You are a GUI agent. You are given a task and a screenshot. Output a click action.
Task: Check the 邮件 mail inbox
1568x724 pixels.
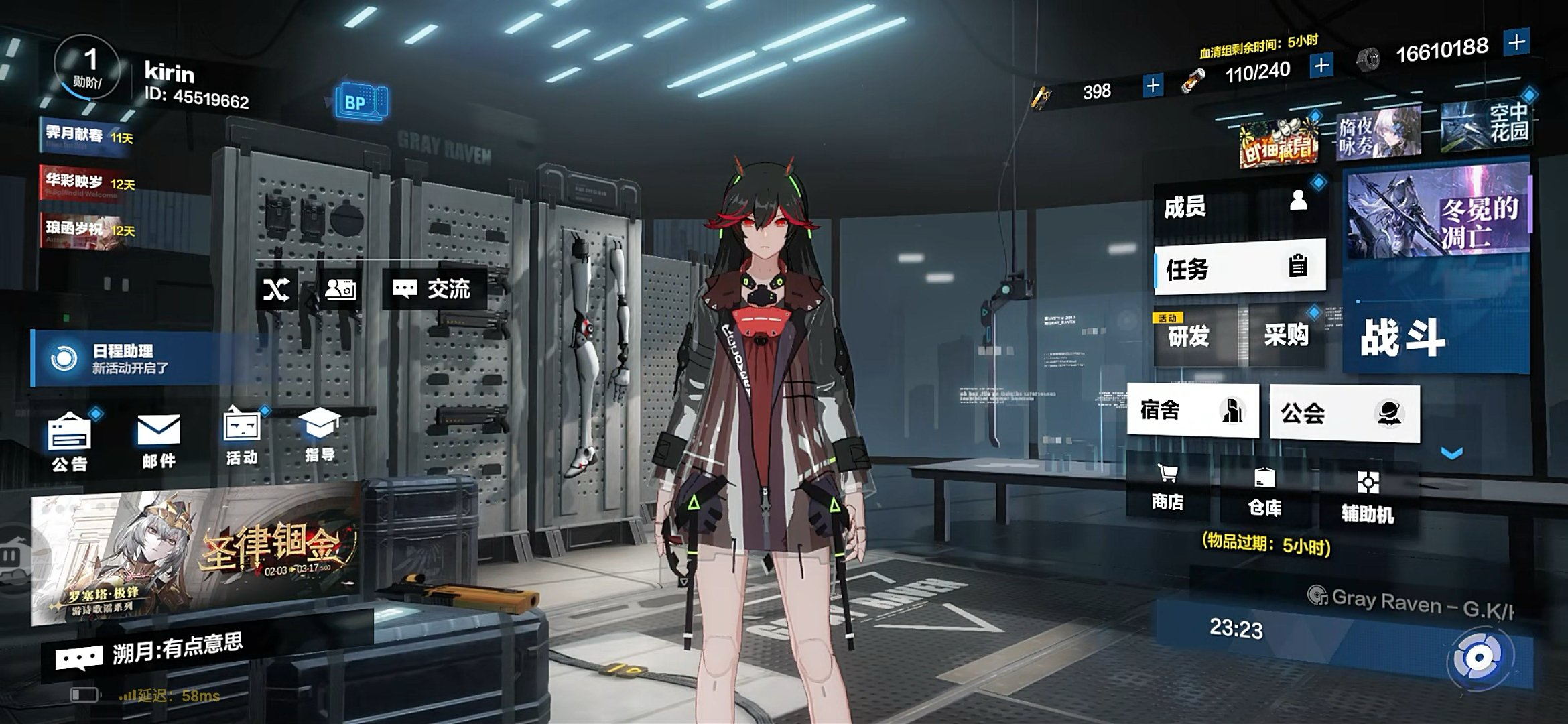159,439
